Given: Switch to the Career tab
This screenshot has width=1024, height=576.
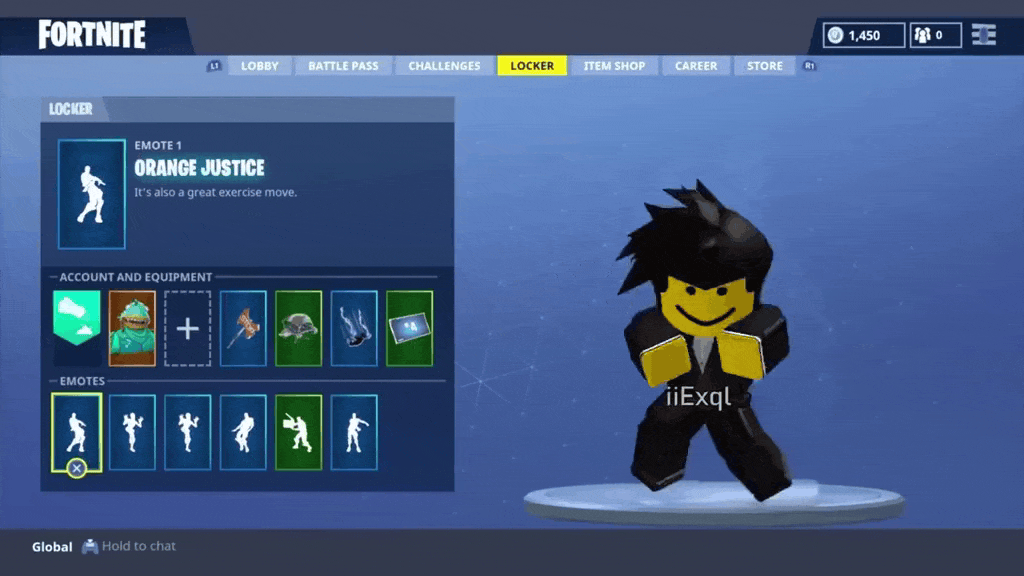Looking at the screenshot, I should [696, 66].
